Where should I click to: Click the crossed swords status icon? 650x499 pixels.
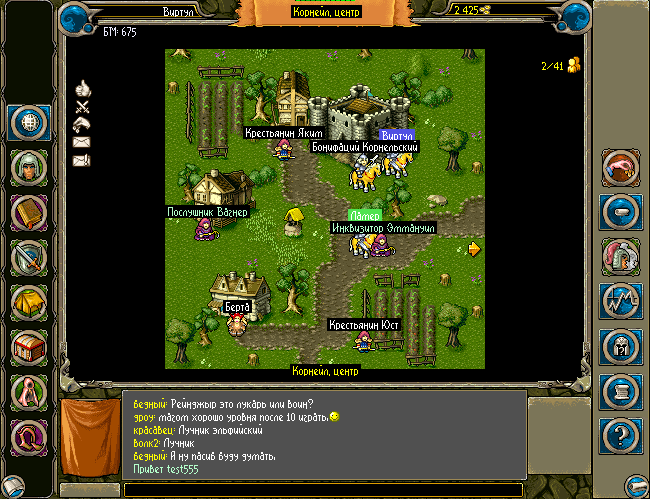[82, 106]
